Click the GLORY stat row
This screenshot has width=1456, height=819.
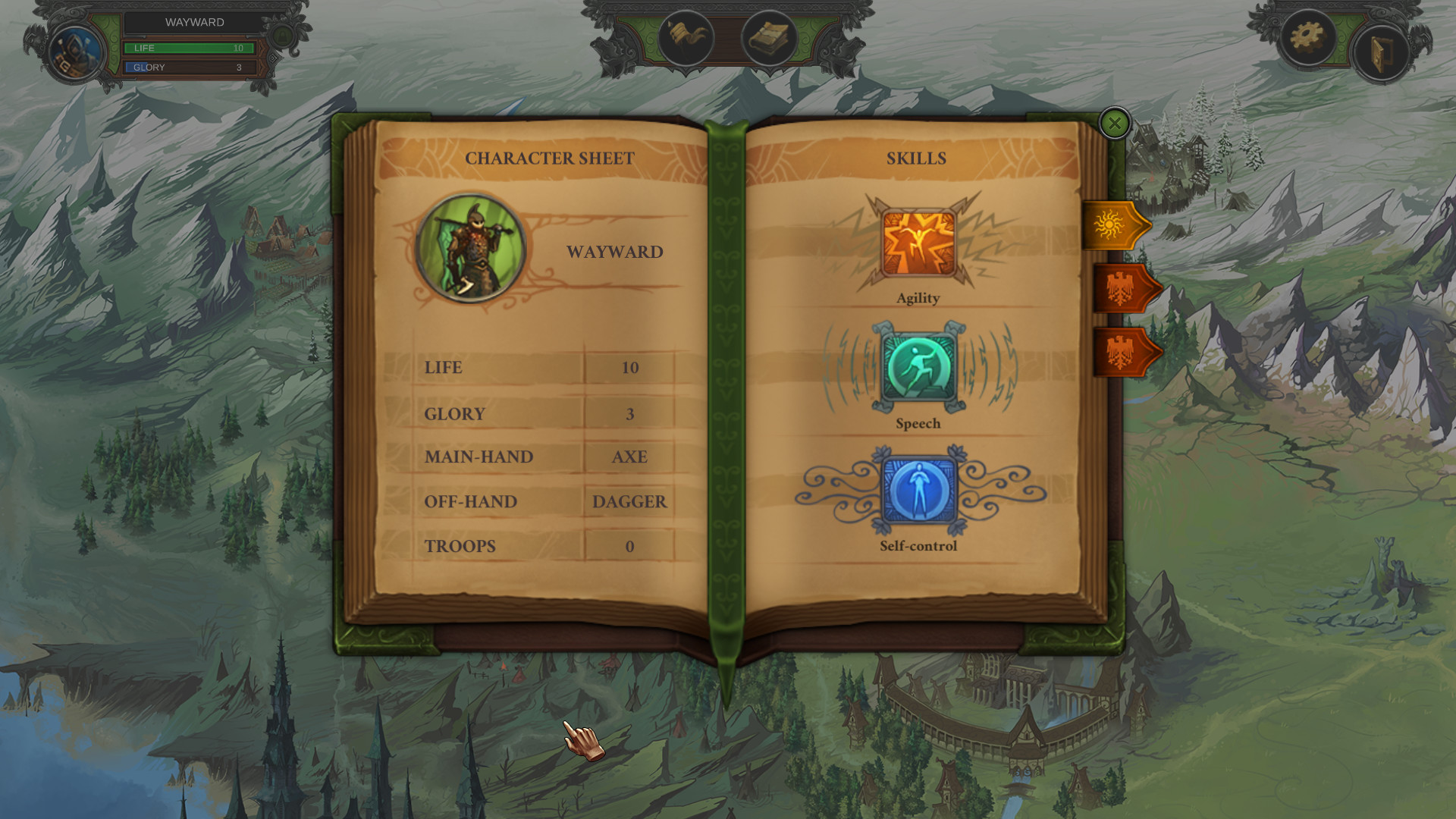coord(531,413)
